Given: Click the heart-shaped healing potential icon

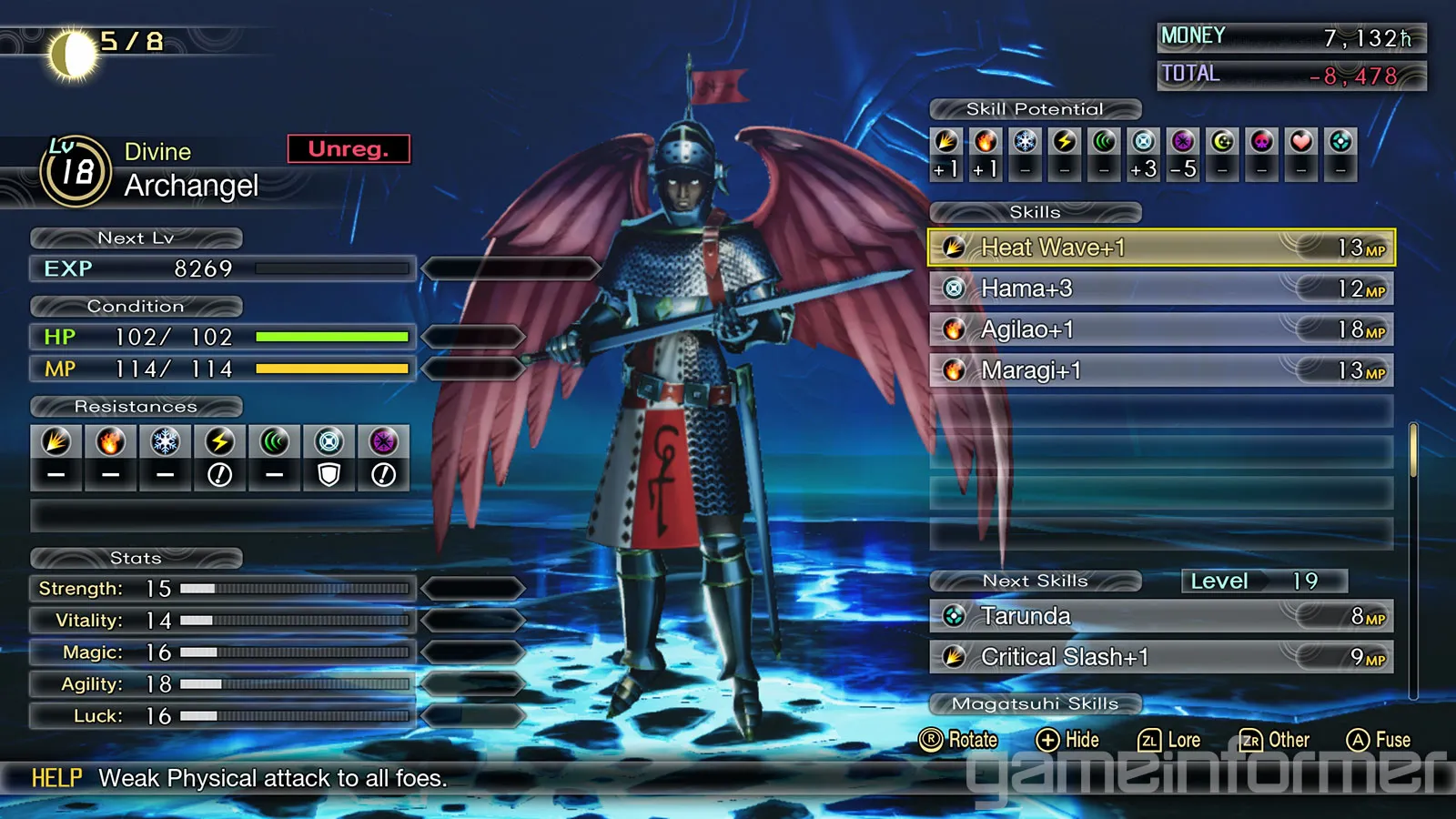Looking at the screenshot, I should (1301, 142).
